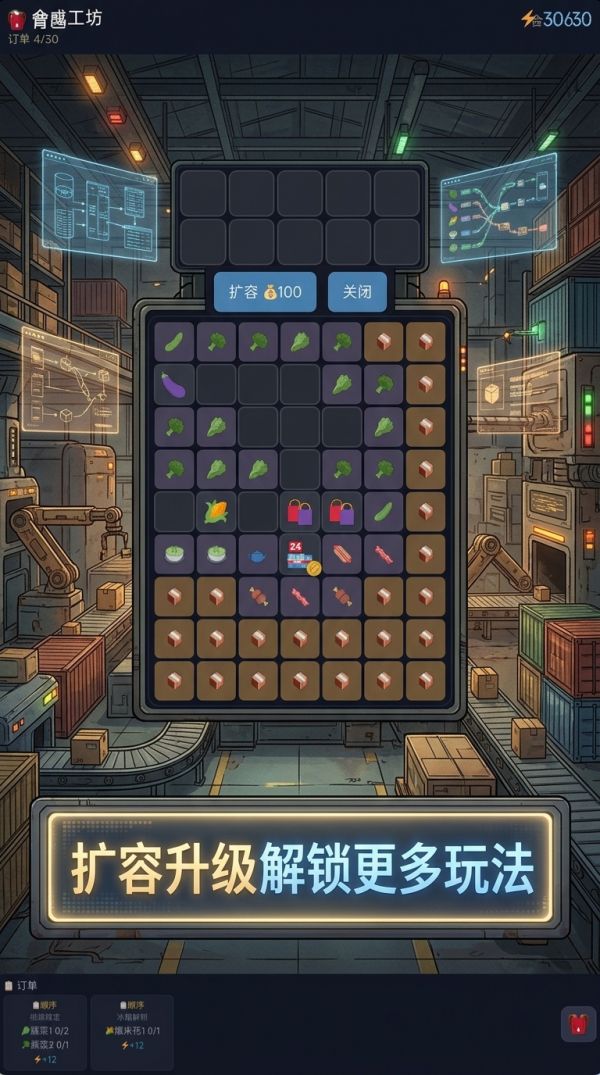The image size is (600, 1075).
Task: Open the first order card
Action: [44, 1029]
